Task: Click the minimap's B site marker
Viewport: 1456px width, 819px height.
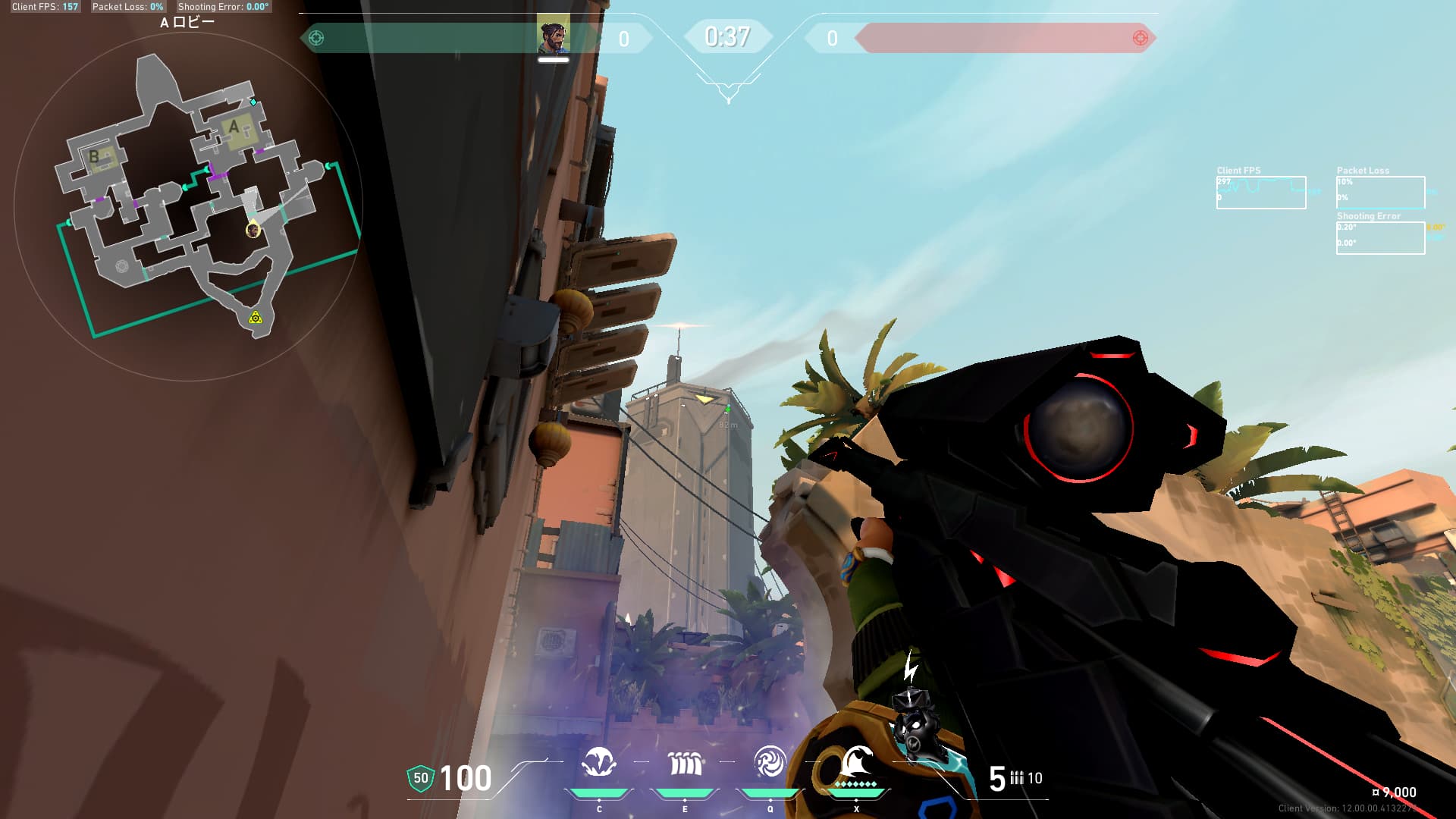Action: click(x=94, y=157)
